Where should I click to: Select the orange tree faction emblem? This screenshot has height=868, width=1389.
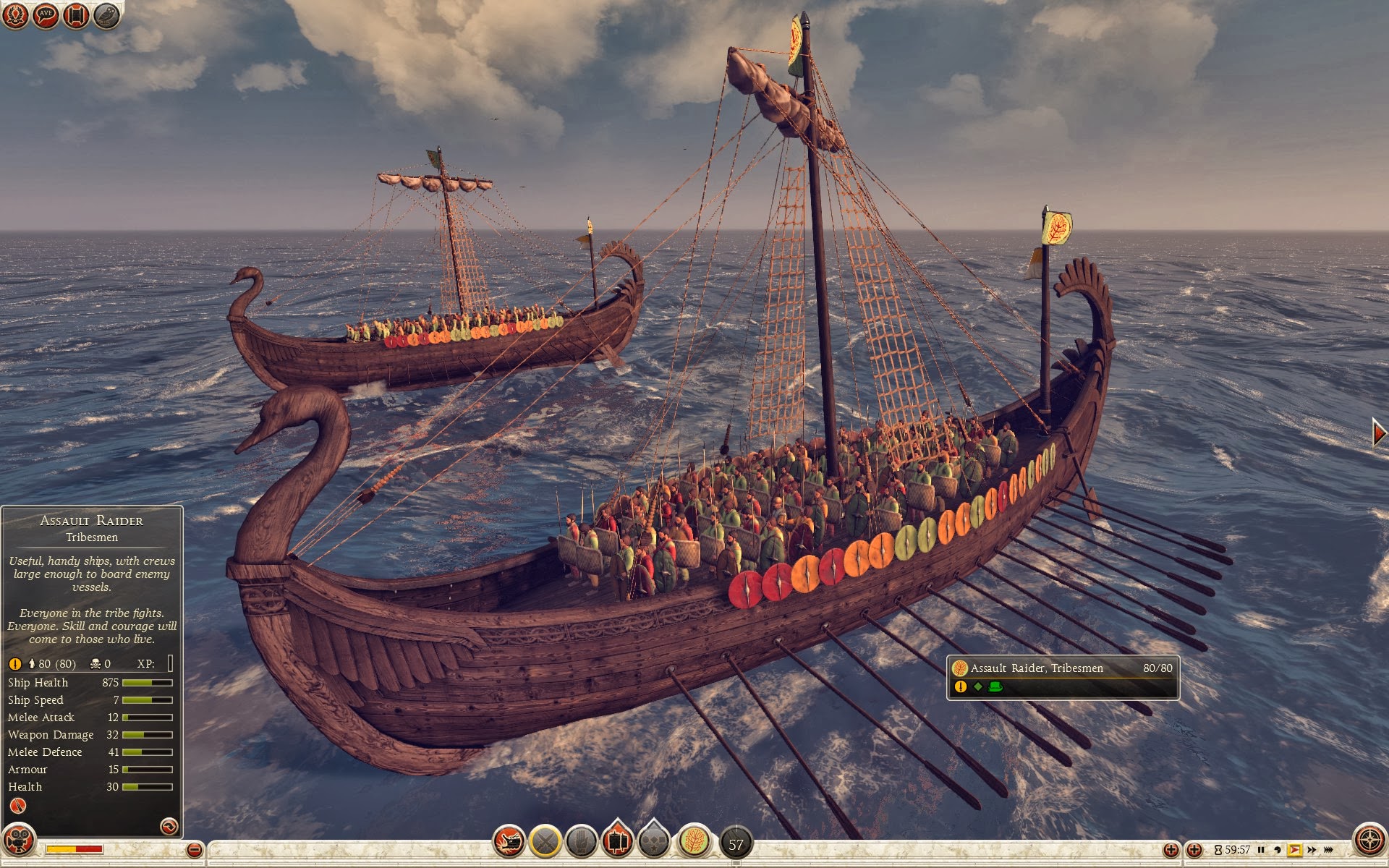point(694,841)
